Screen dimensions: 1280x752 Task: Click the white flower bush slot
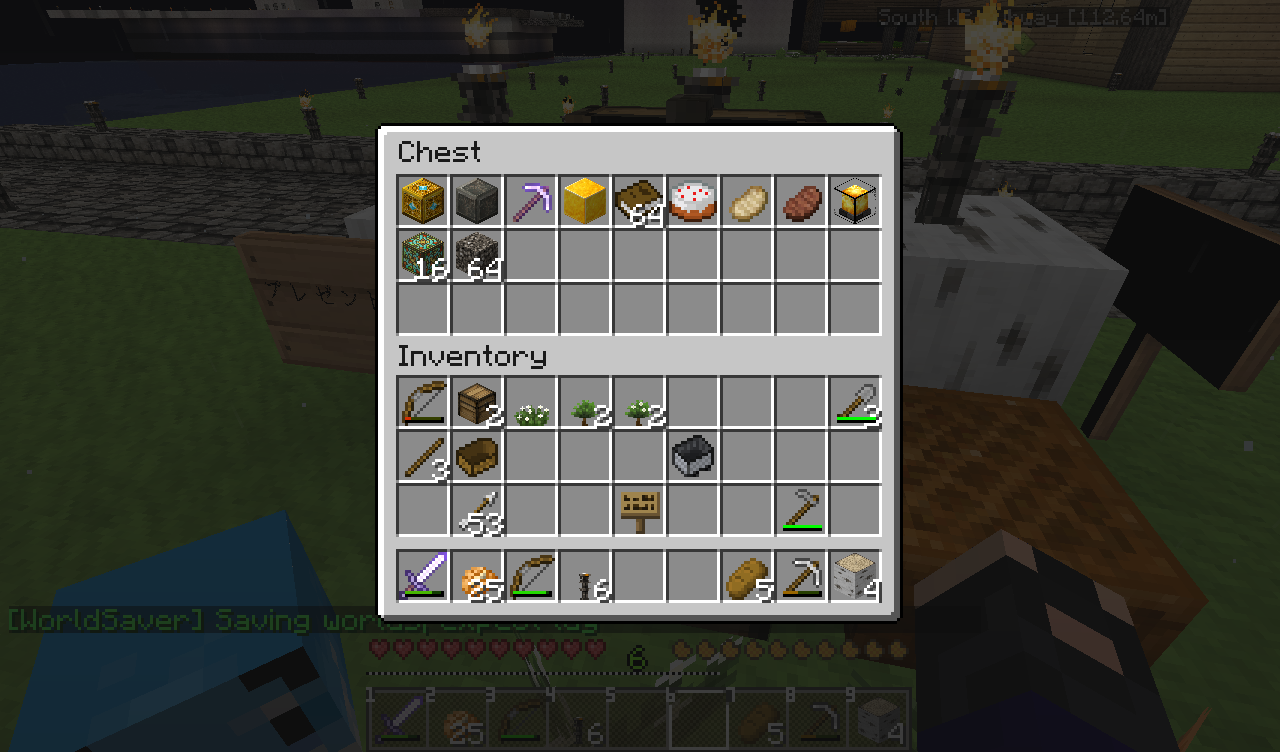click(x=531, y=402)
